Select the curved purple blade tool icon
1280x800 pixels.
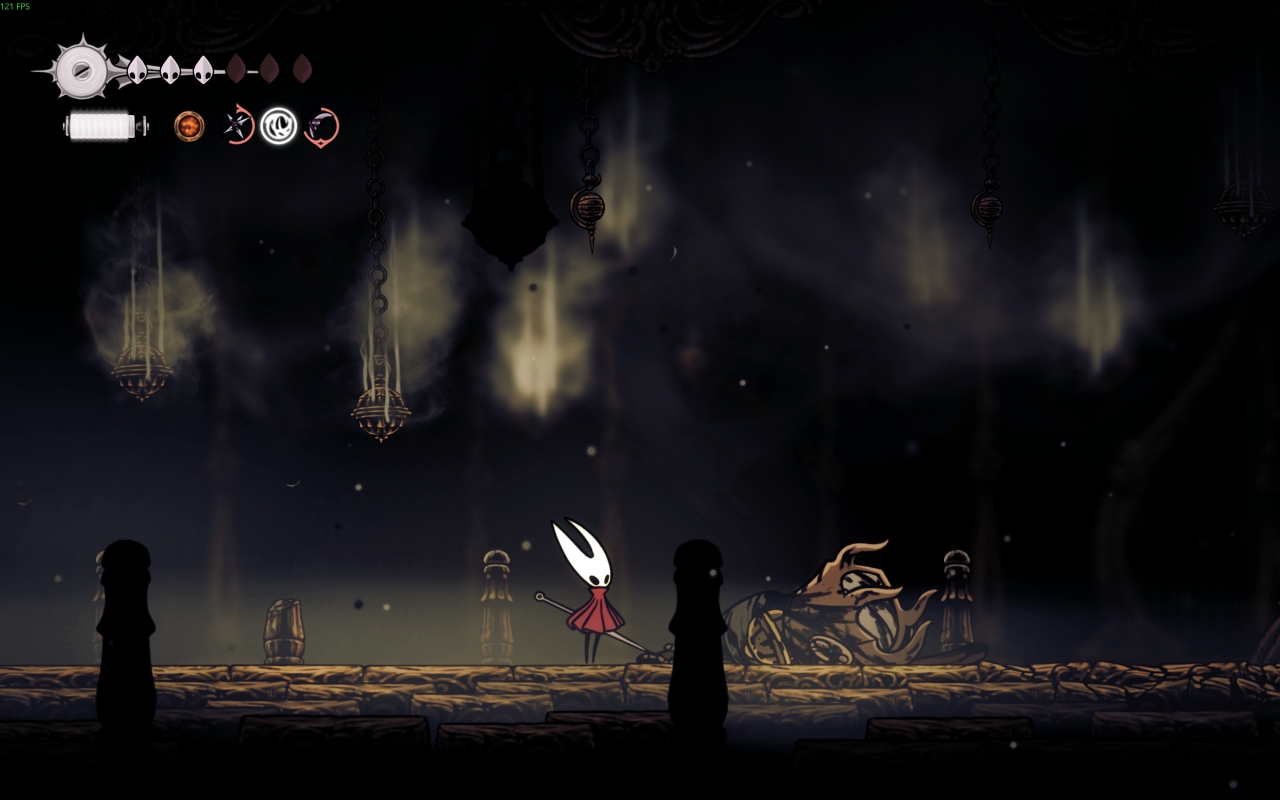[x=321, y=127]
